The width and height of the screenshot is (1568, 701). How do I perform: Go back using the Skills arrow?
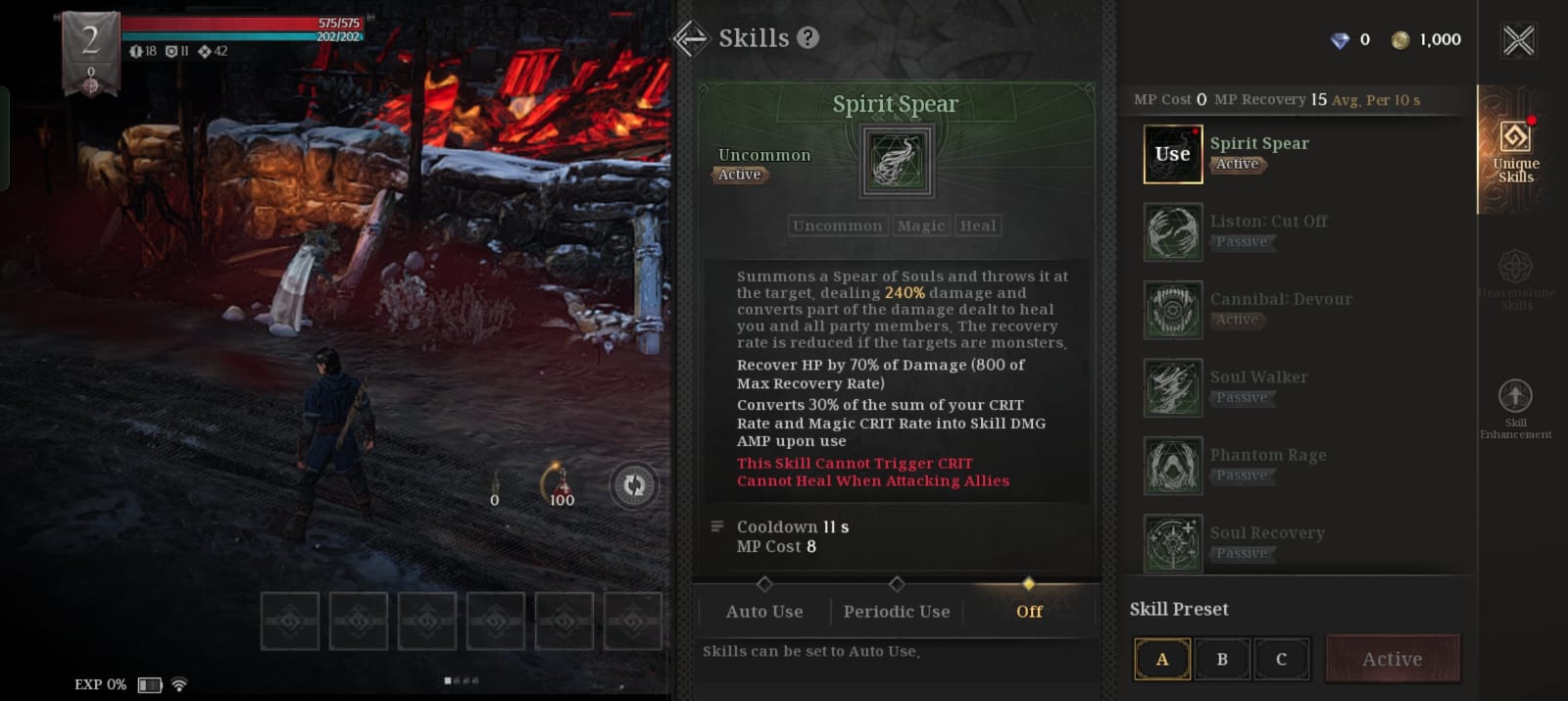691,38
